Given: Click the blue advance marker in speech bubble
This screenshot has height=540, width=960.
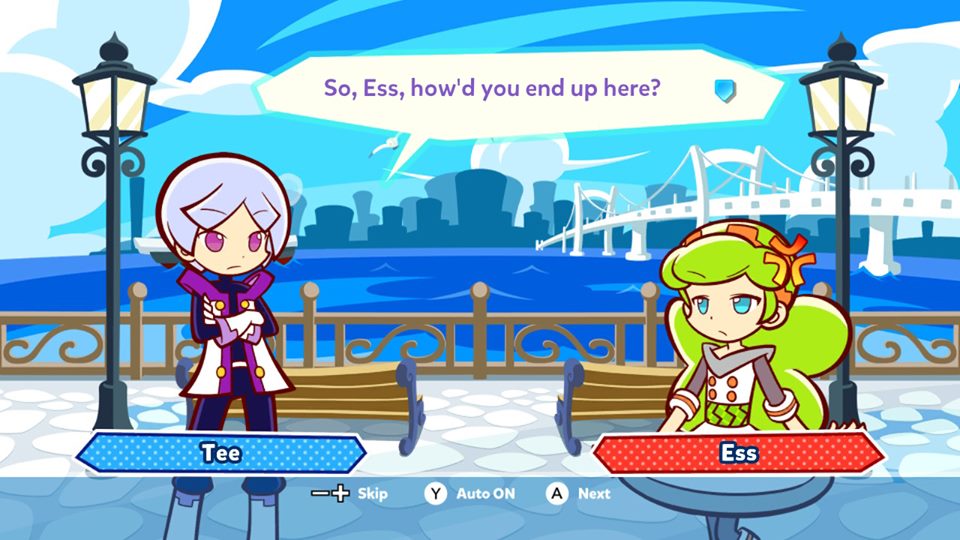Looking at the screenshot, I should click(x=724, y=90).
